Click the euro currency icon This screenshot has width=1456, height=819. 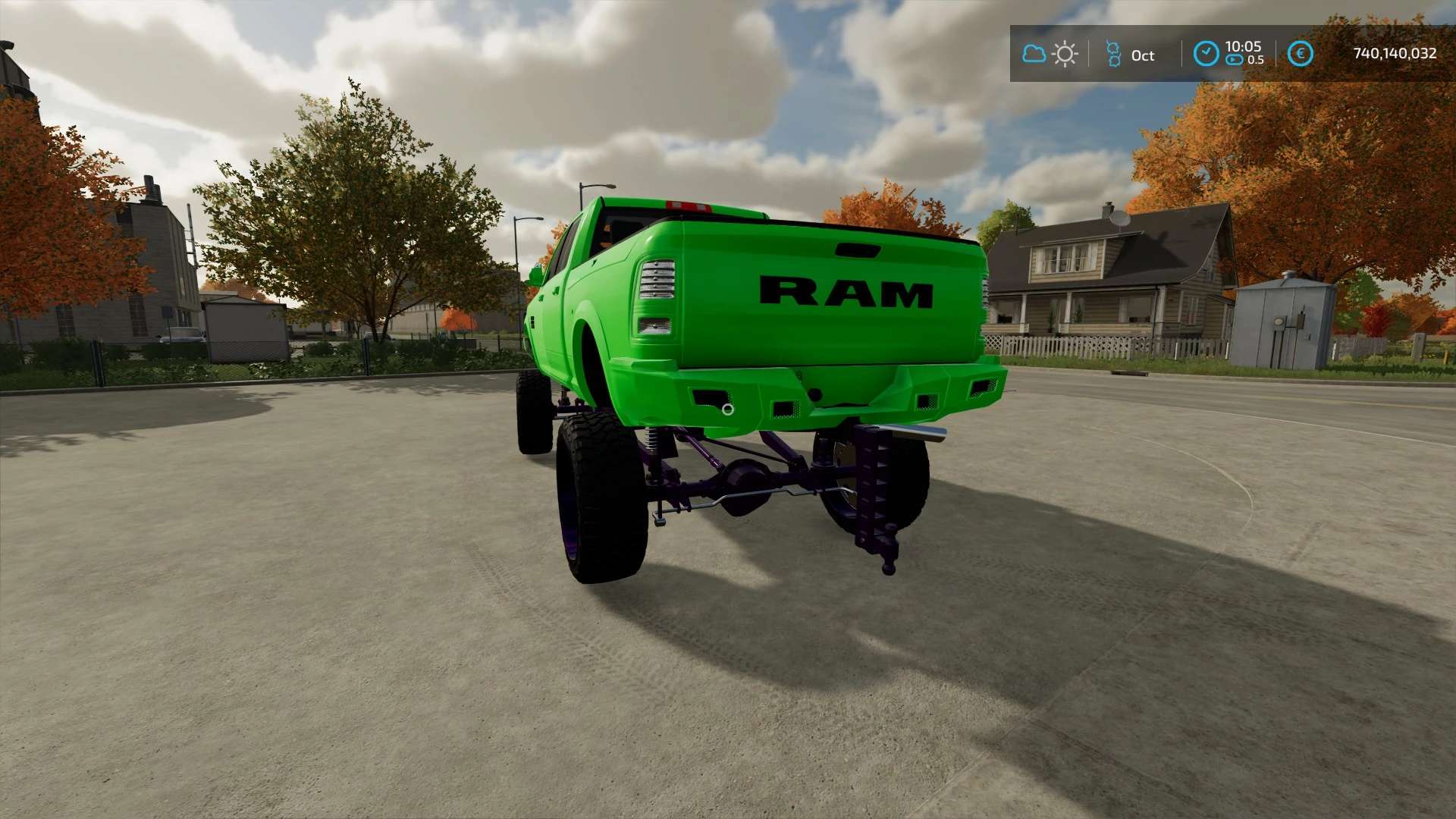click(x=1301, y=54)
